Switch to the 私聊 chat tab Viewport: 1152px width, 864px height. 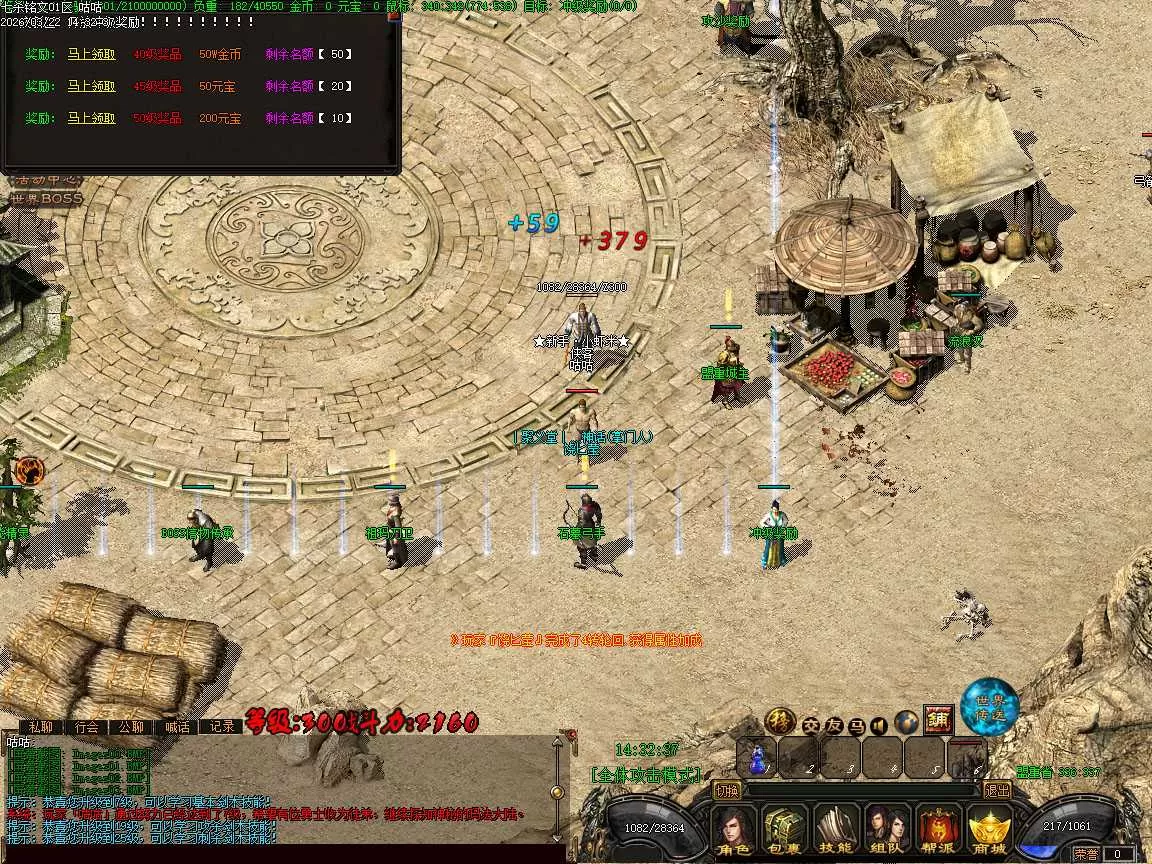point(41,727)
